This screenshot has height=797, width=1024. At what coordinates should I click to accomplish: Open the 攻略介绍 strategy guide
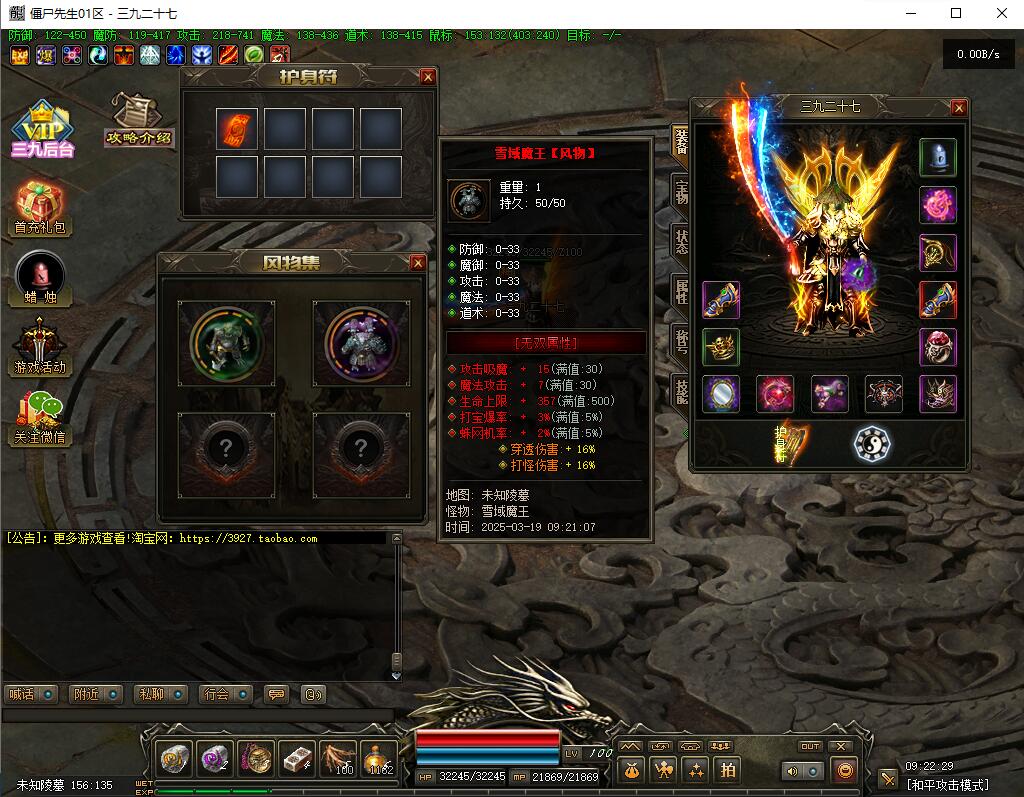(139, 120)
